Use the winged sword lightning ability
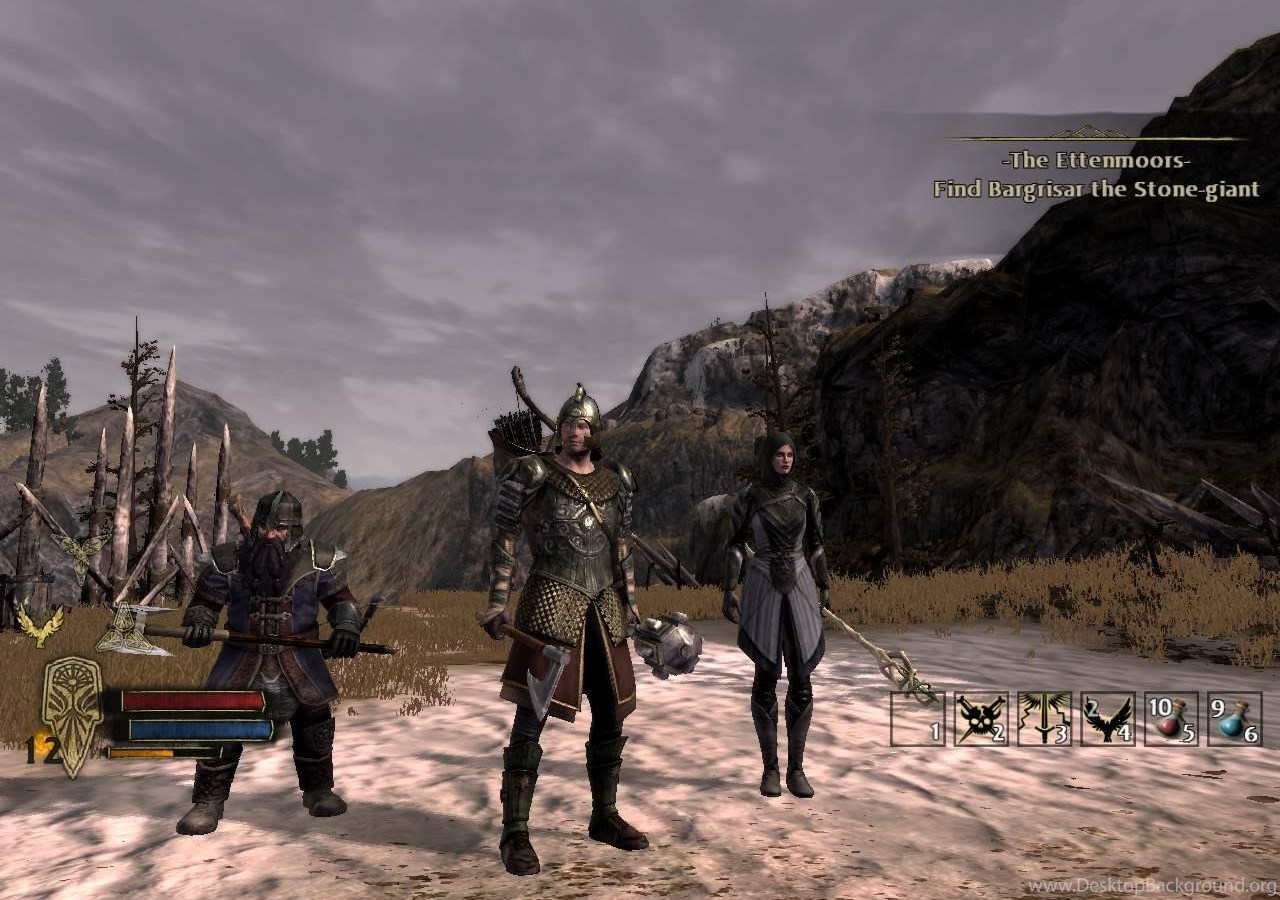This screenshot has height=900, width=1280. (x=1043, y=718)
